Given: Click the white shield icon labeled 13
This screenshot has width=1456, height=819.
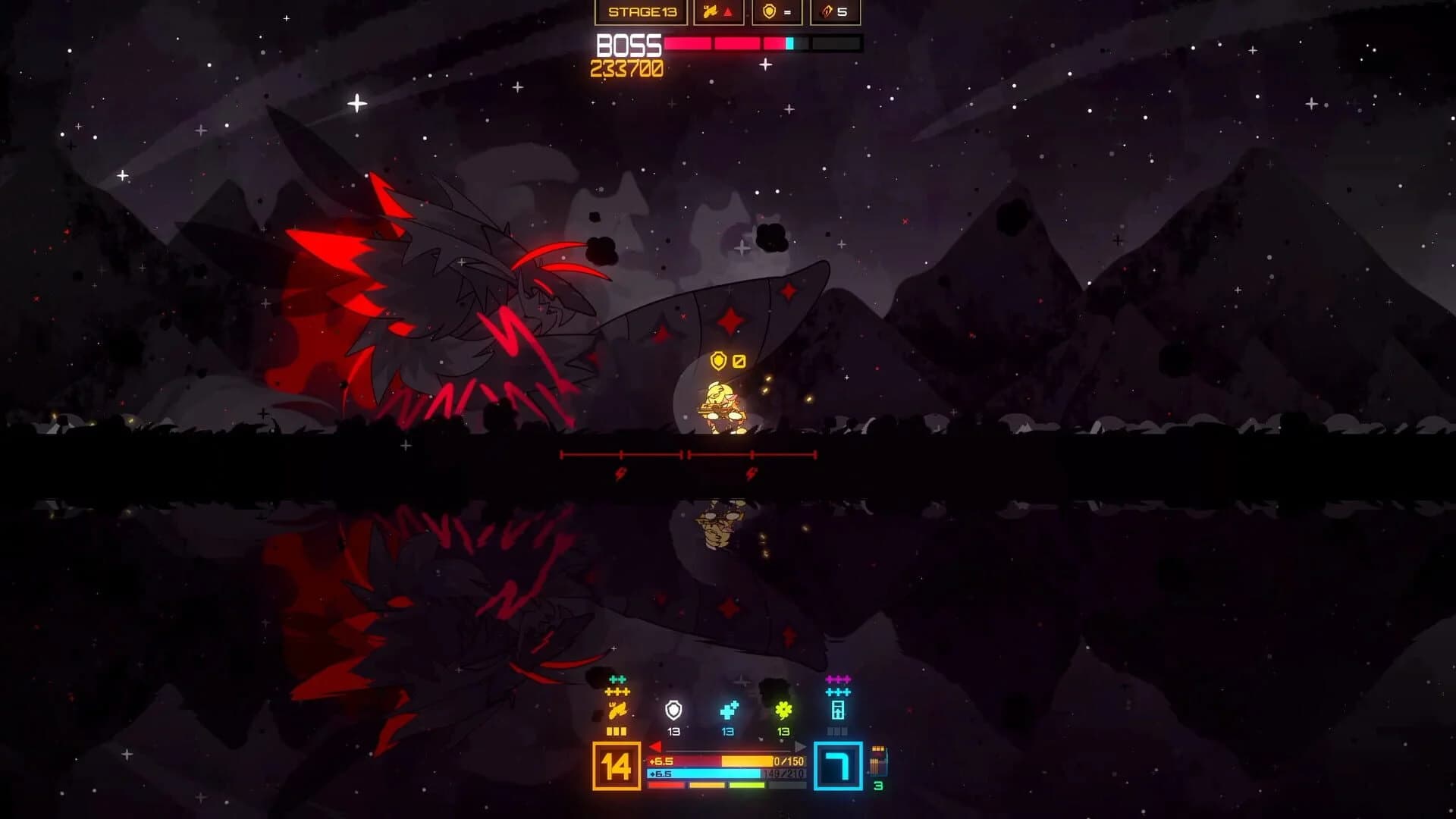Looking at the screenshot, I should (x=673, y=710).
